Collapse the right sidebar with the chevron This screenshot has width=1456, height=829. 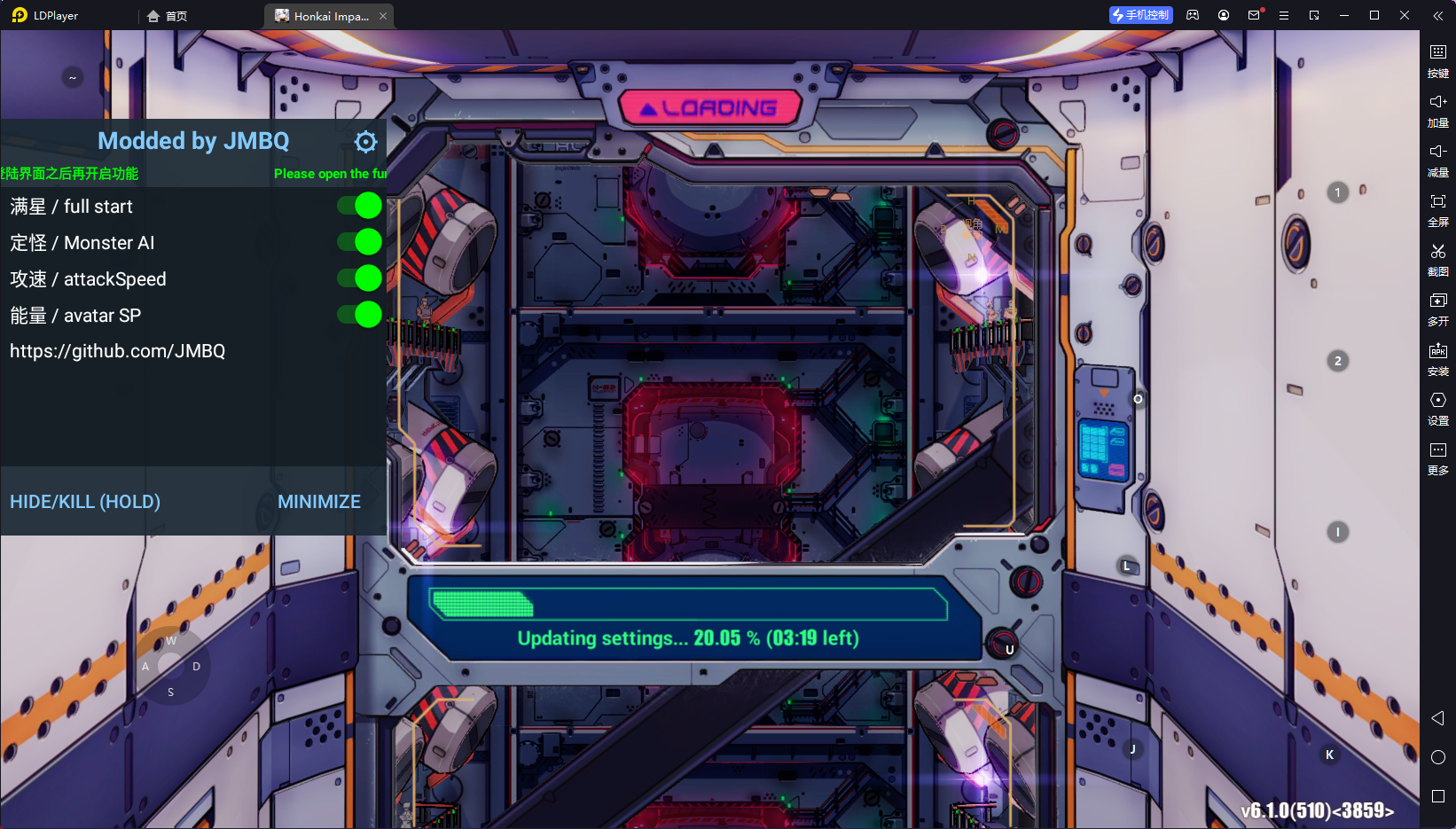[1436, 15]
